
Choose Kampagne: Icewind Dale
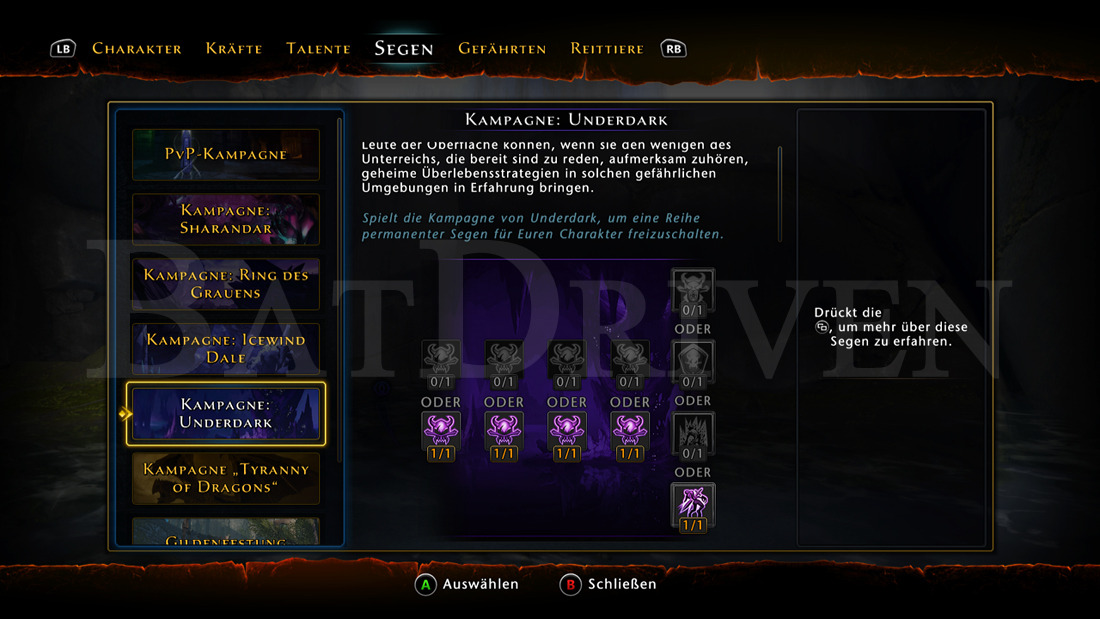coord(226,349)
